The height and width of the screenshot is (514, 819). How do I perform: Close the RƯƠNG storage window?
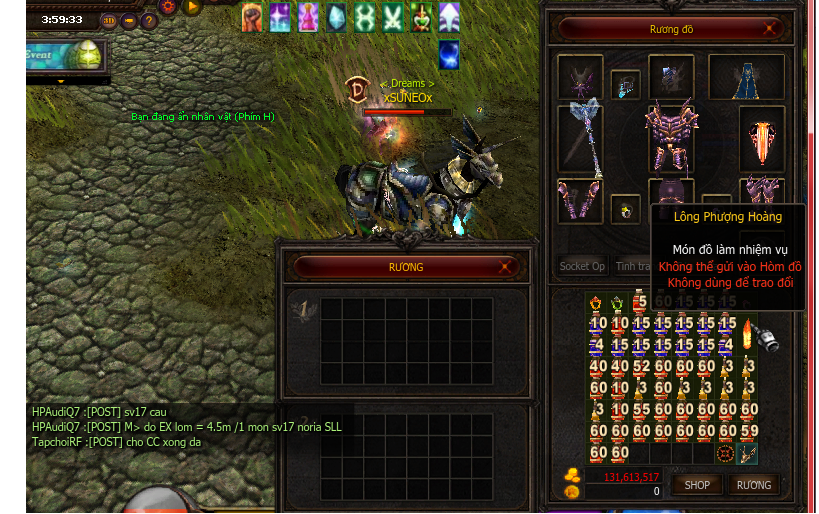(x=505, y=267)
